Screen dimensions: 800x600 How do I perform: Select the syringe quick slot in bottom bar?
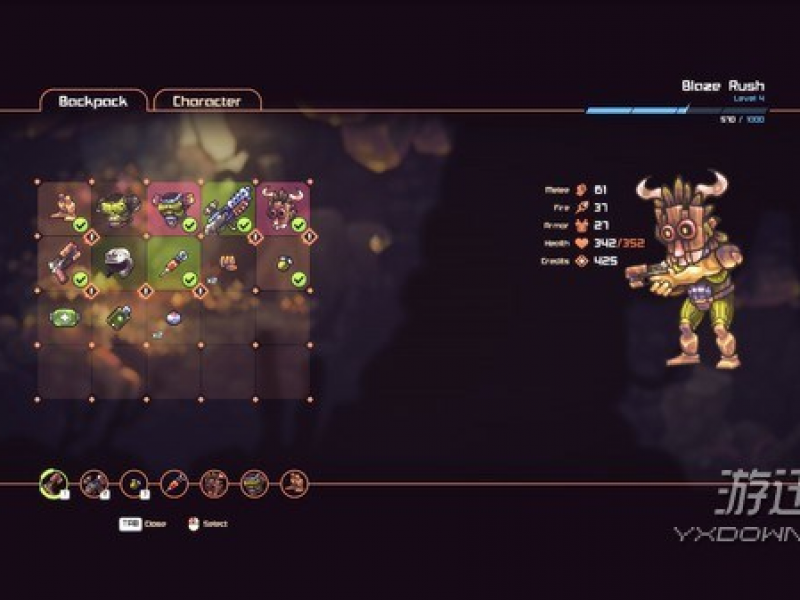click(x=174, y=484)
